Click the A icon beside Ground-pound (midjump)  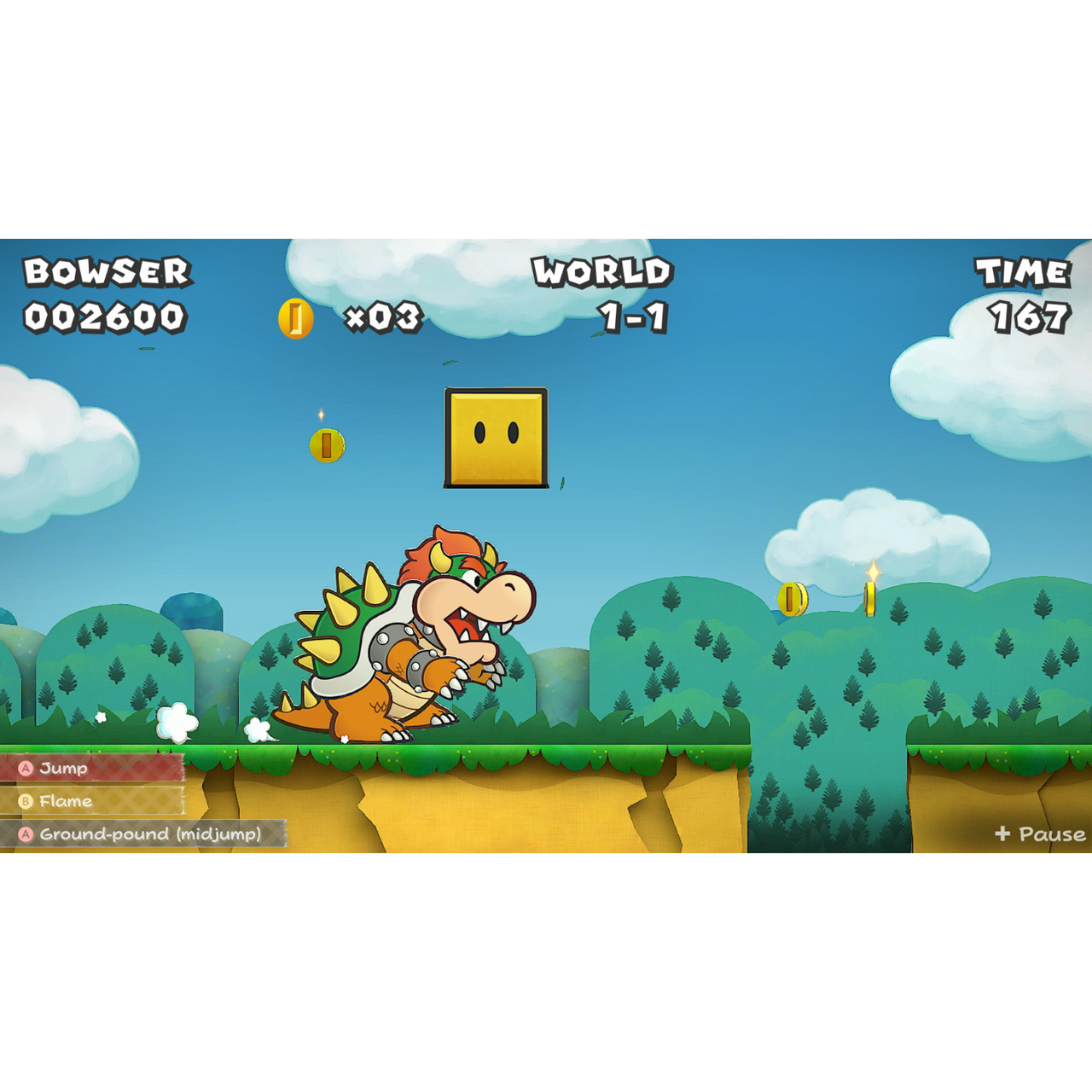(x=26, y=835)
